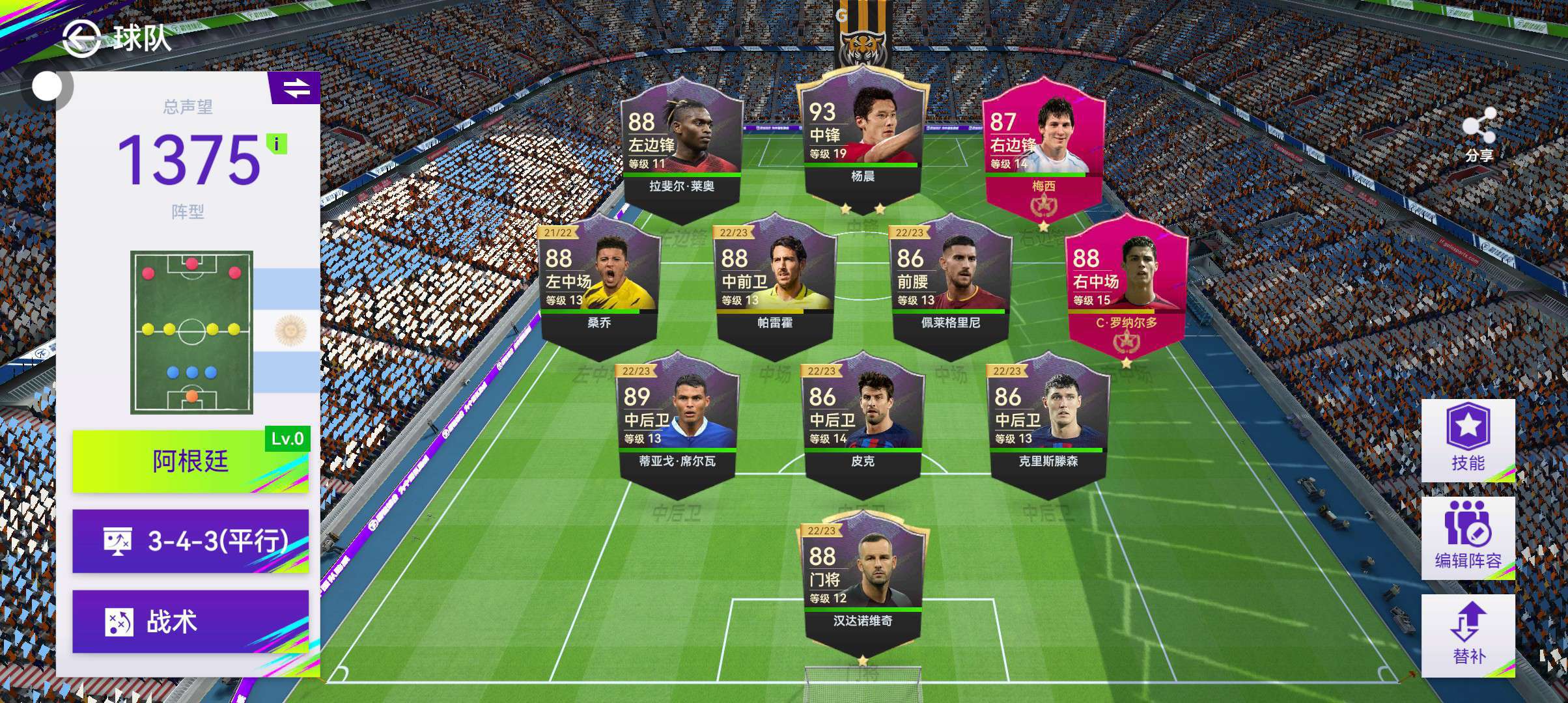1568x703 pixels.
Task: Open the 阿根廷 team chemistry button
Action: click(x=190, y=461)
